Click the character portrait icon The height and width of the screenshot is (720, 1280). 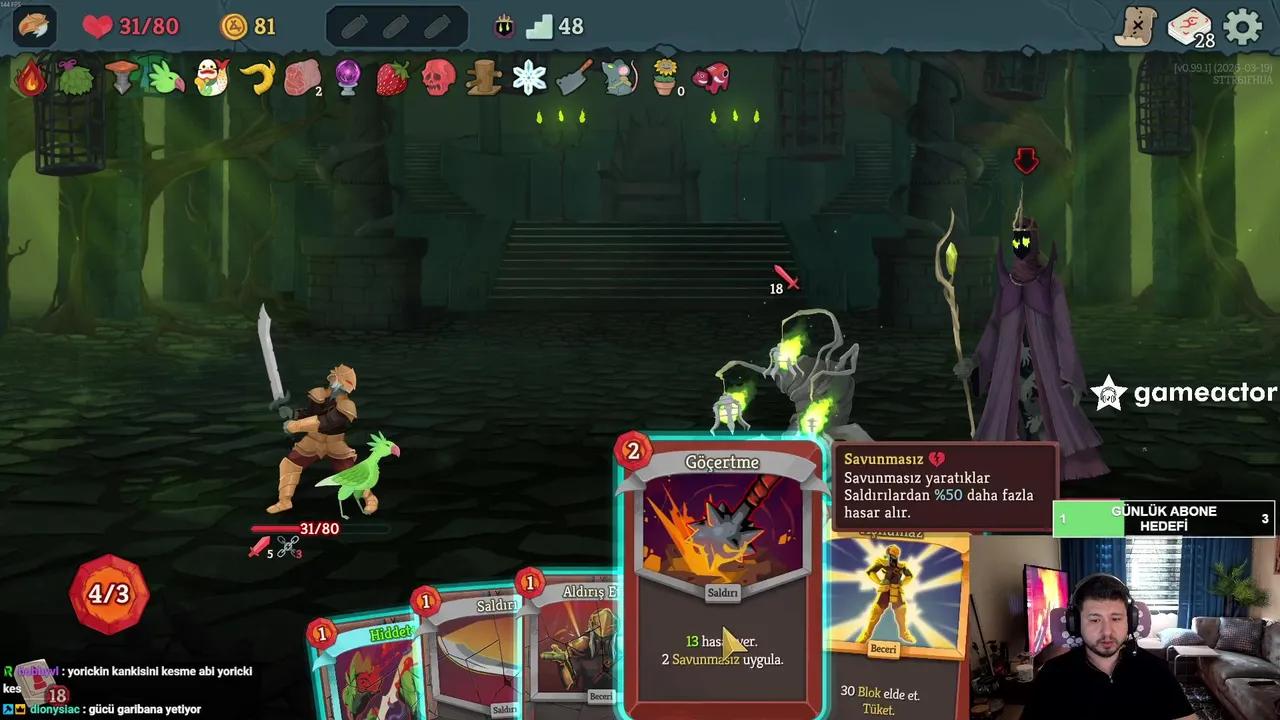35,27
